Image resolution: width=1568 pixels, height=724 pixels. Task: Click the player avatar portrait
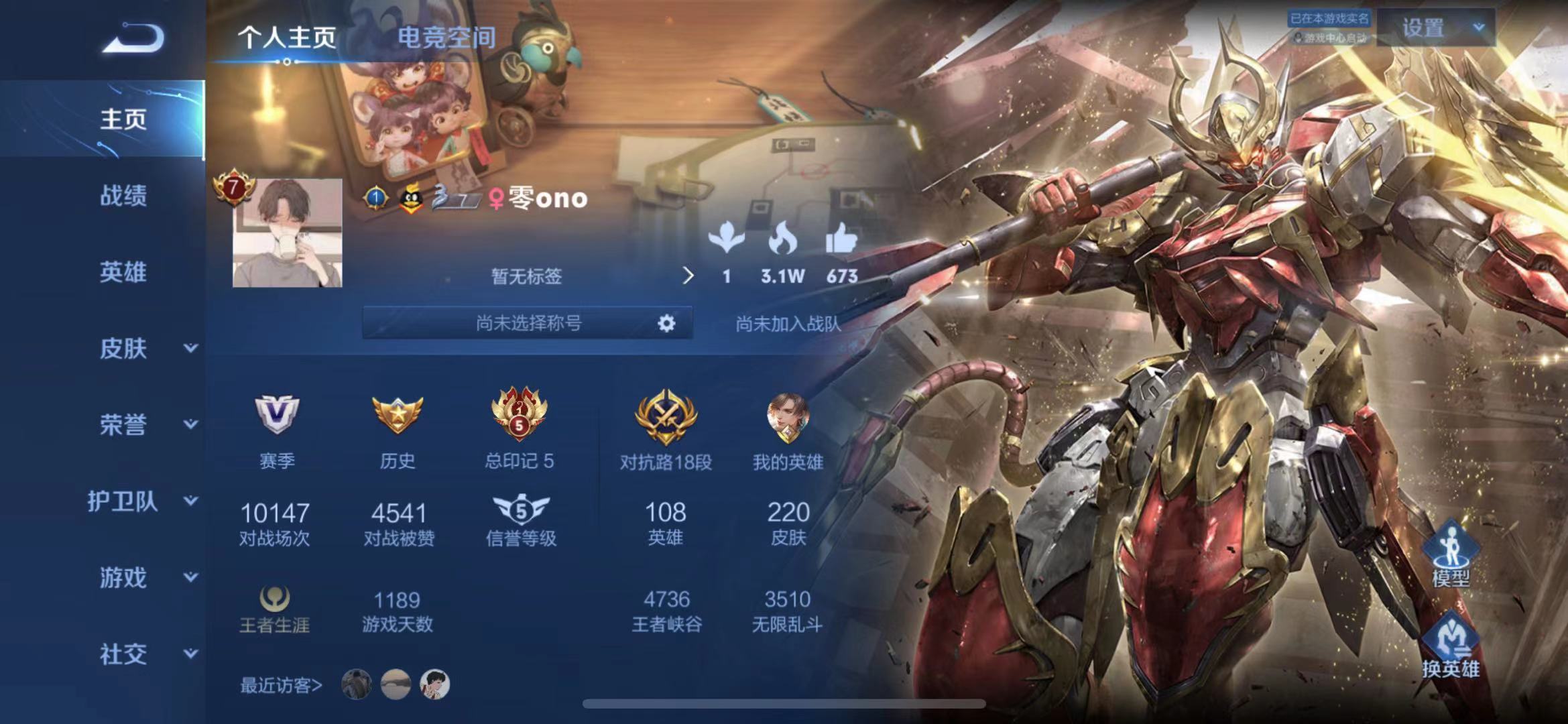click(287, 233)
